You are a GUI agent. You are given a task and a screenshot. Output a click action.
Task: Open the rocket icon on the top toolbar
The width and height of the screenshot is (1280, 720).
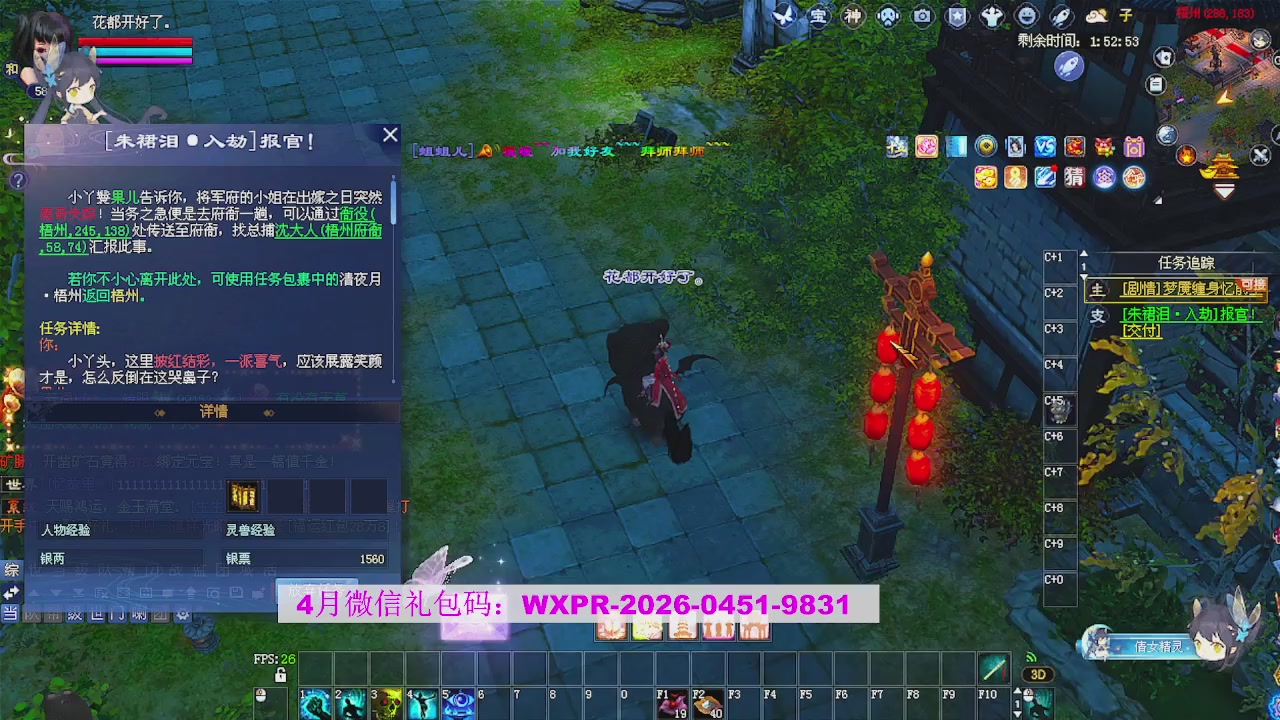1061,16
